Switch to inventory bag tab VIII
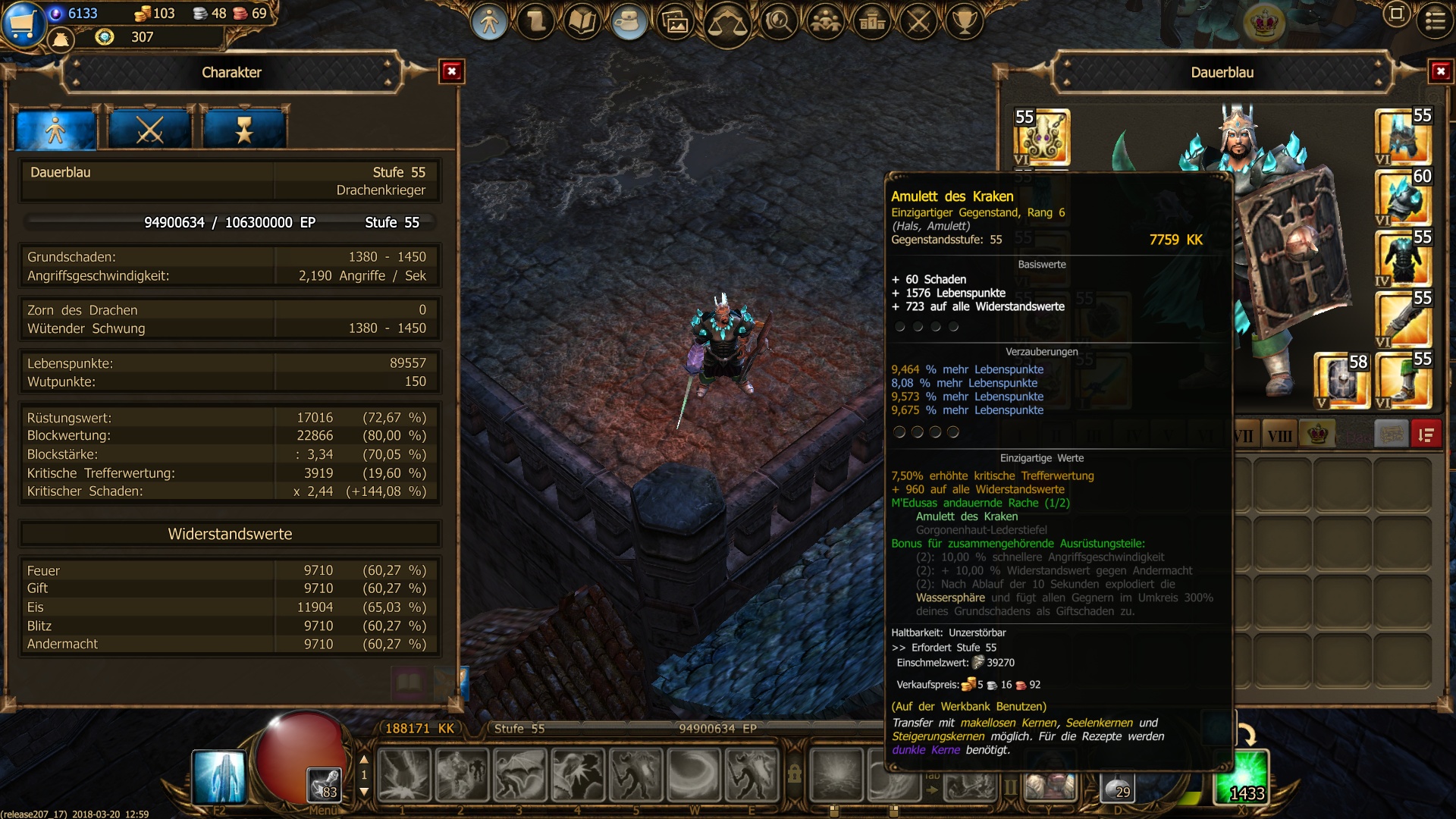Viewport: 1456px width, 819px height. [x=1279, y=436]
